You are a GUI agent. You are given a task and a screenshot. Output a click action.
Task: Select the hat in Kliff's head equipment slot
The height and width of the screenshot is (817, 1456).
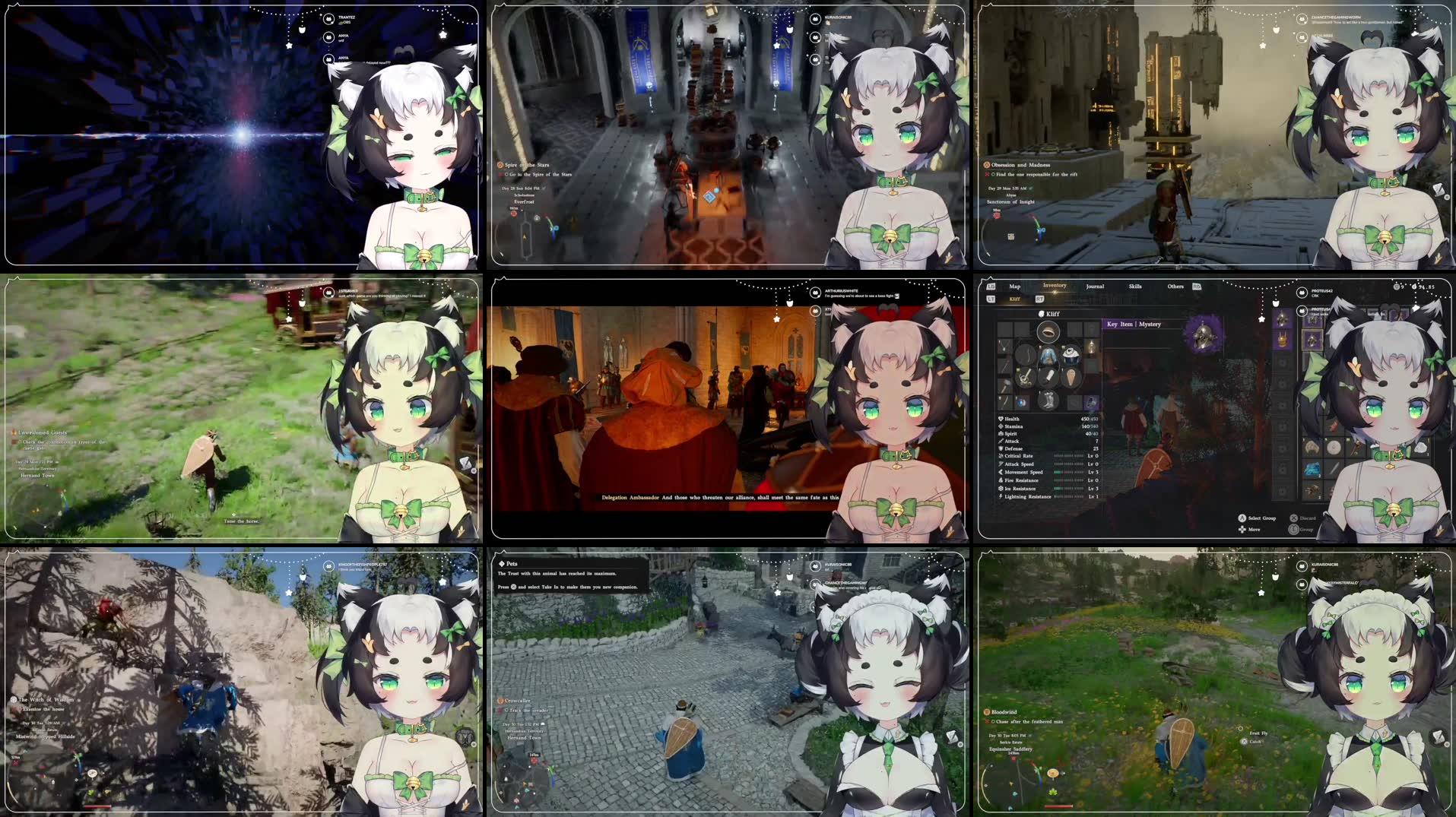pyautogui.click(x=1048, y=333)
